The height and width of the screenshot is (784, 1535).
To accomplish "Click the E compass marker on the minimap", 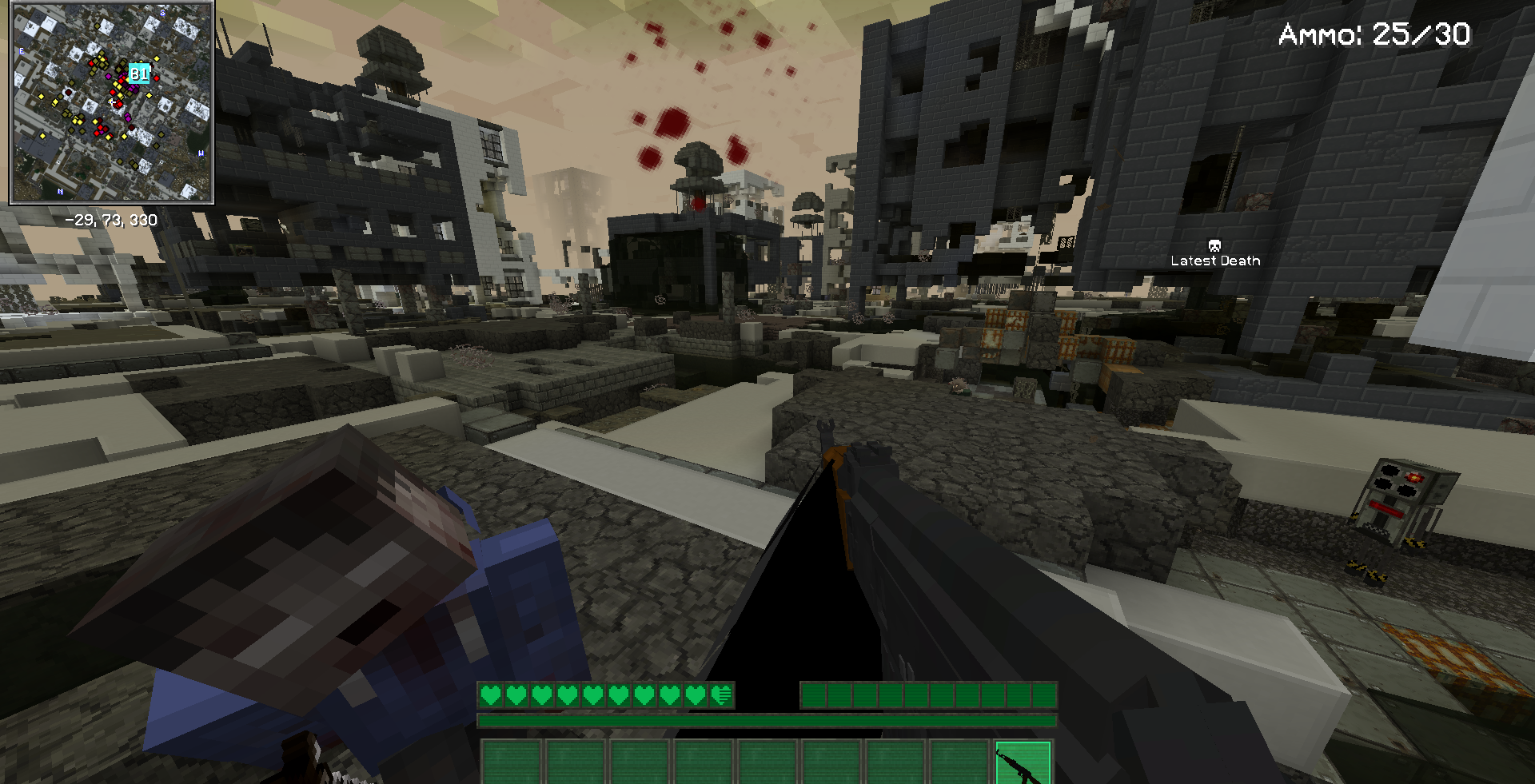I will tap(22, 52).
